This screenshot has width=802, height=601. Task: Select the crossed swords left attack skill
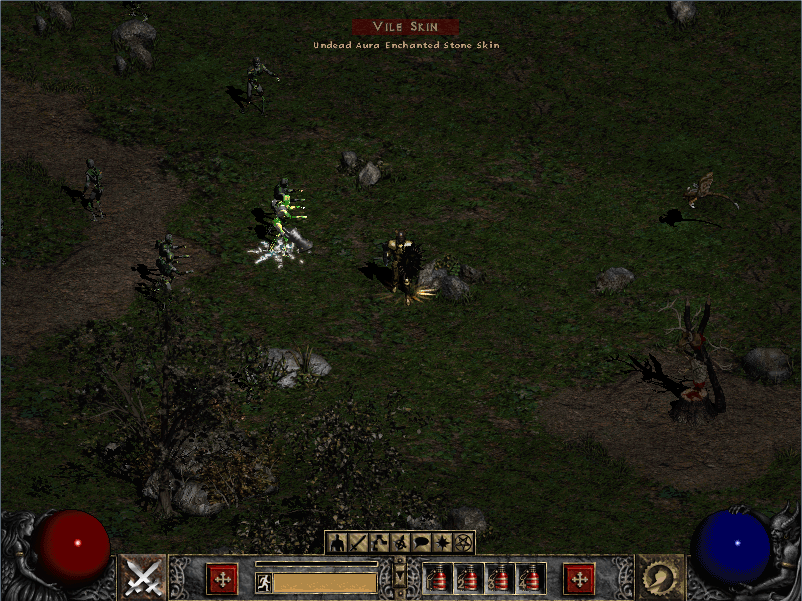(x=142, y=578)
